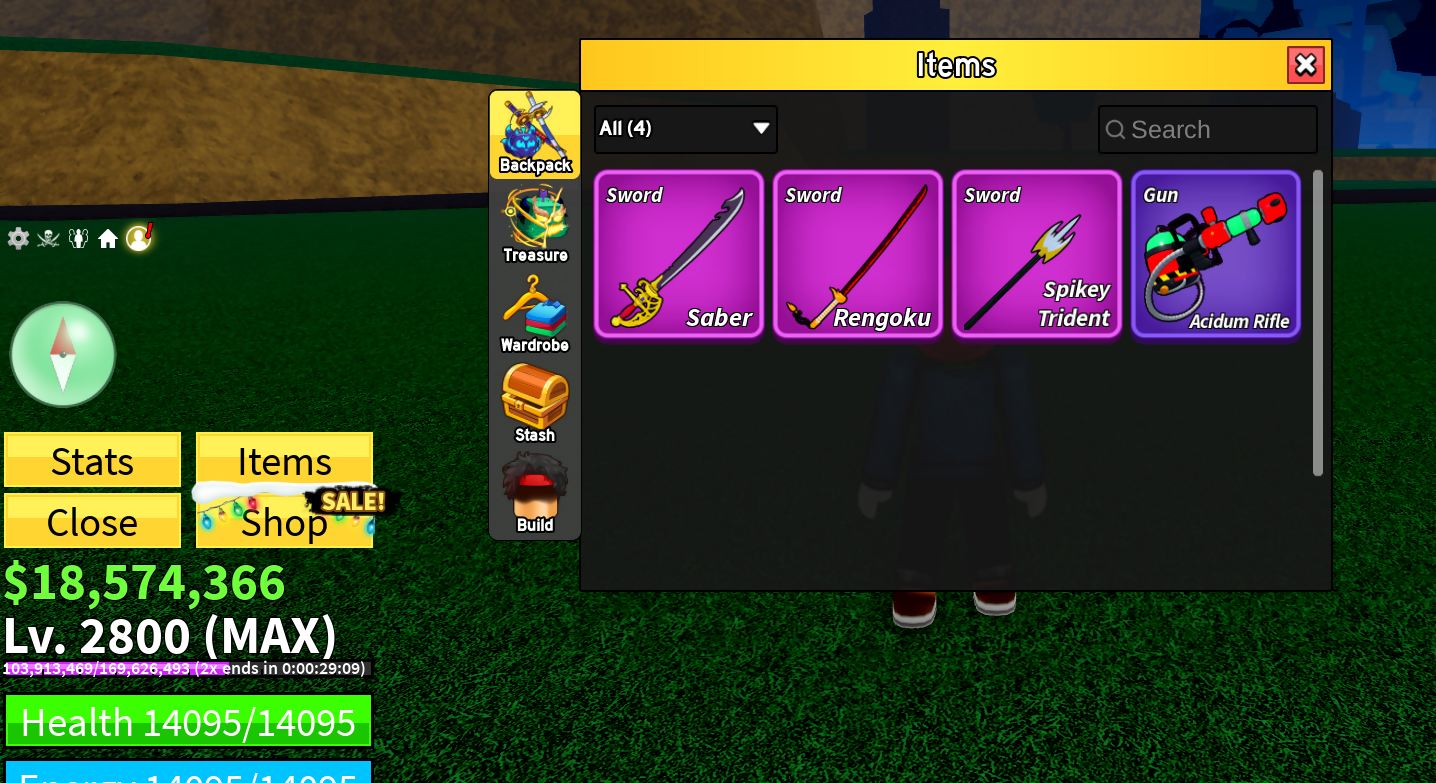1436x783 pixels.
Task: Click inside the Search field
Action: coord(1207,129)
